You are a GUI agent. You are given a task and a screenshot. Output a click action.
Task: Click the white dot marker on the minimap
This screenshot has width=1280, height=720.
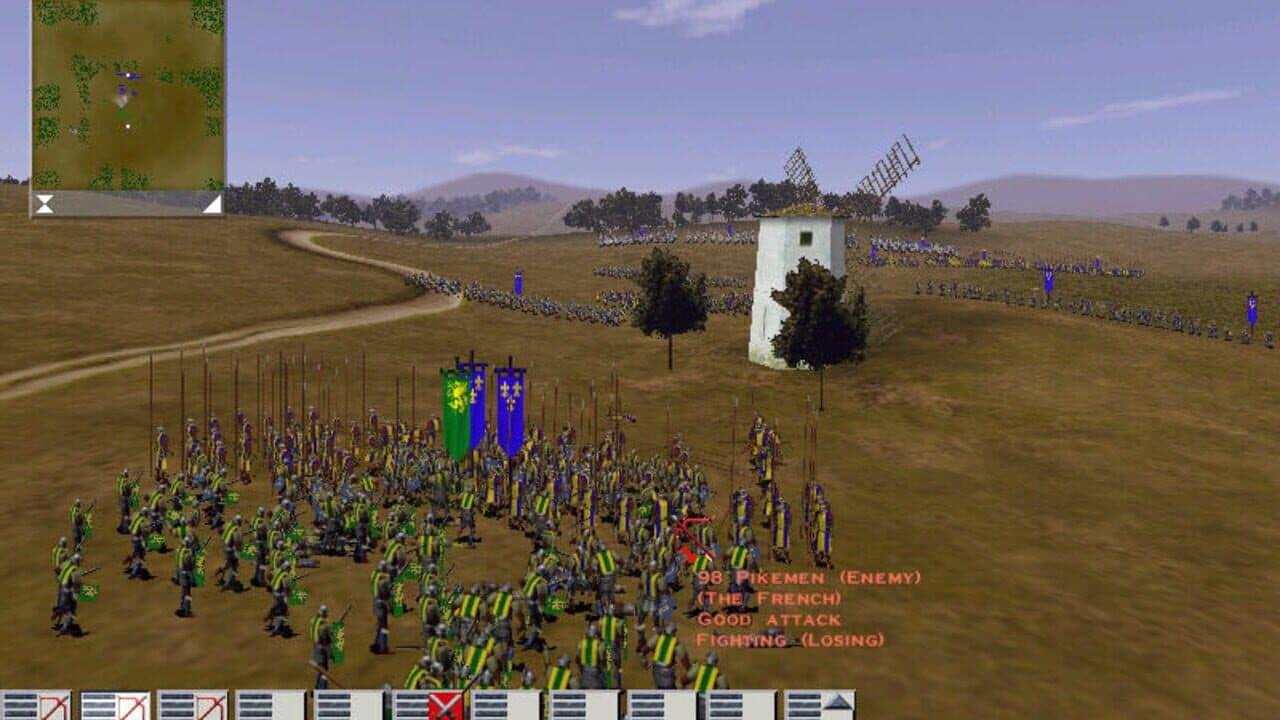coord(128,125)
